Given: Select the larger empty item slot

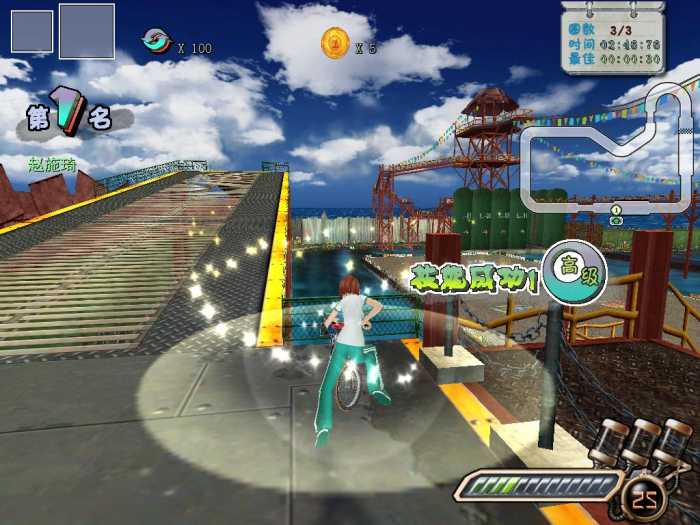Looking at the screenshot, I should click(86, 31).
